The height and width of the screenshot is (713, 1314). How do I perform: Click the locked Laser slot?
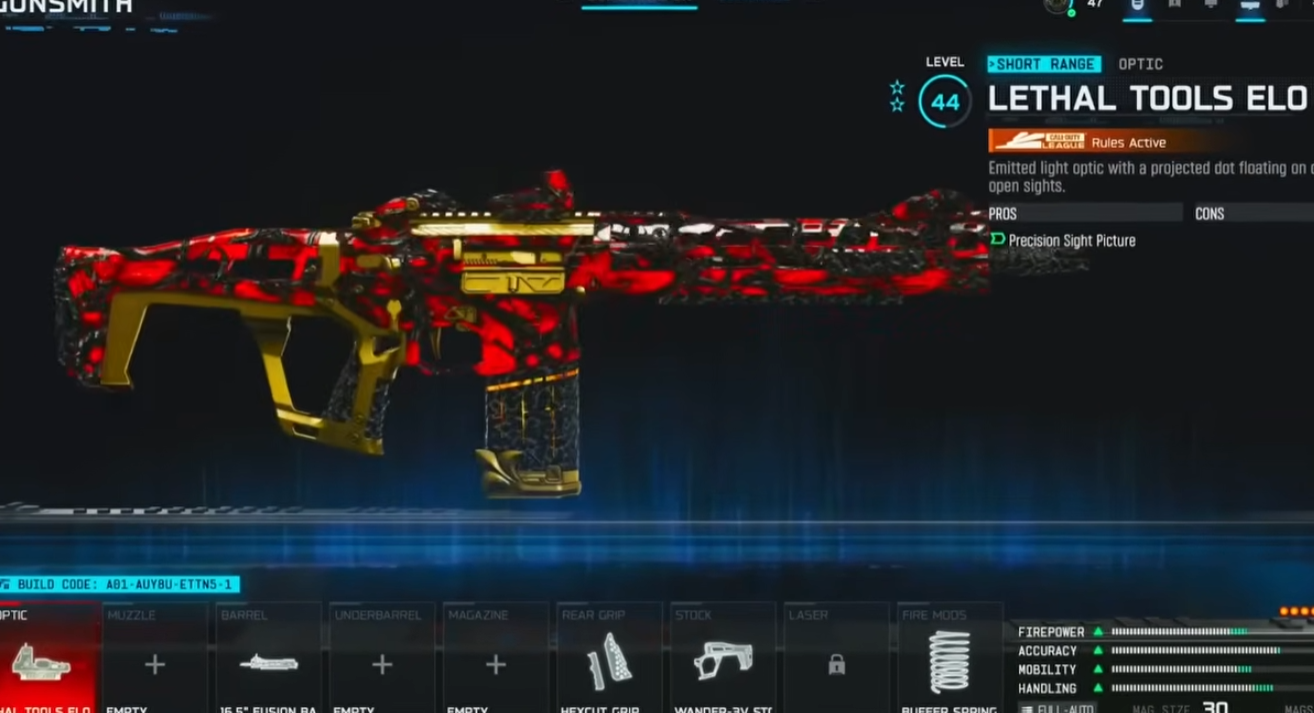[x=836, y=662]
